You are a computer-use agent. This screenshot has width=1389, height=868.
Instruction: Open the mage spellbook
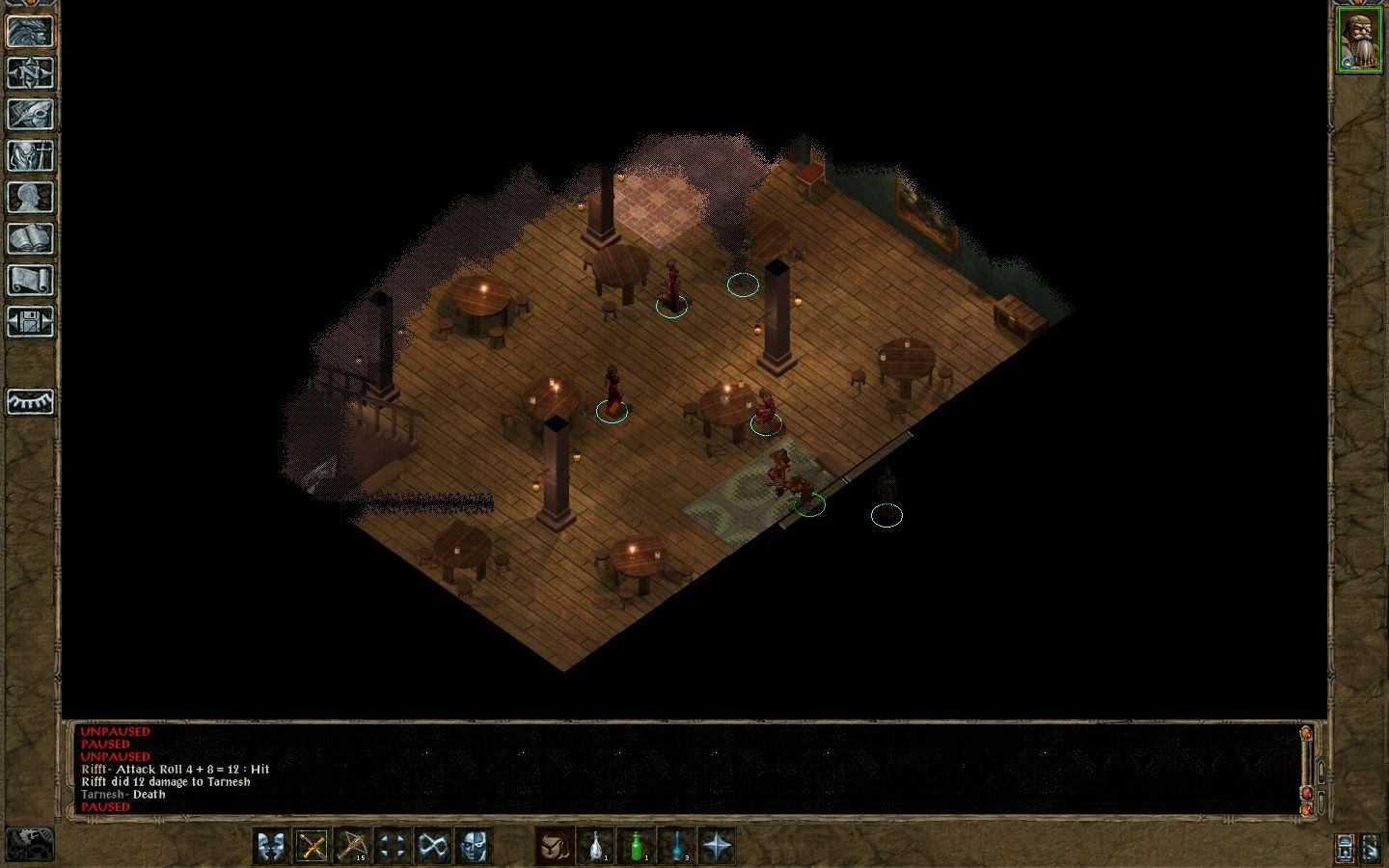(x=30, y=240)
